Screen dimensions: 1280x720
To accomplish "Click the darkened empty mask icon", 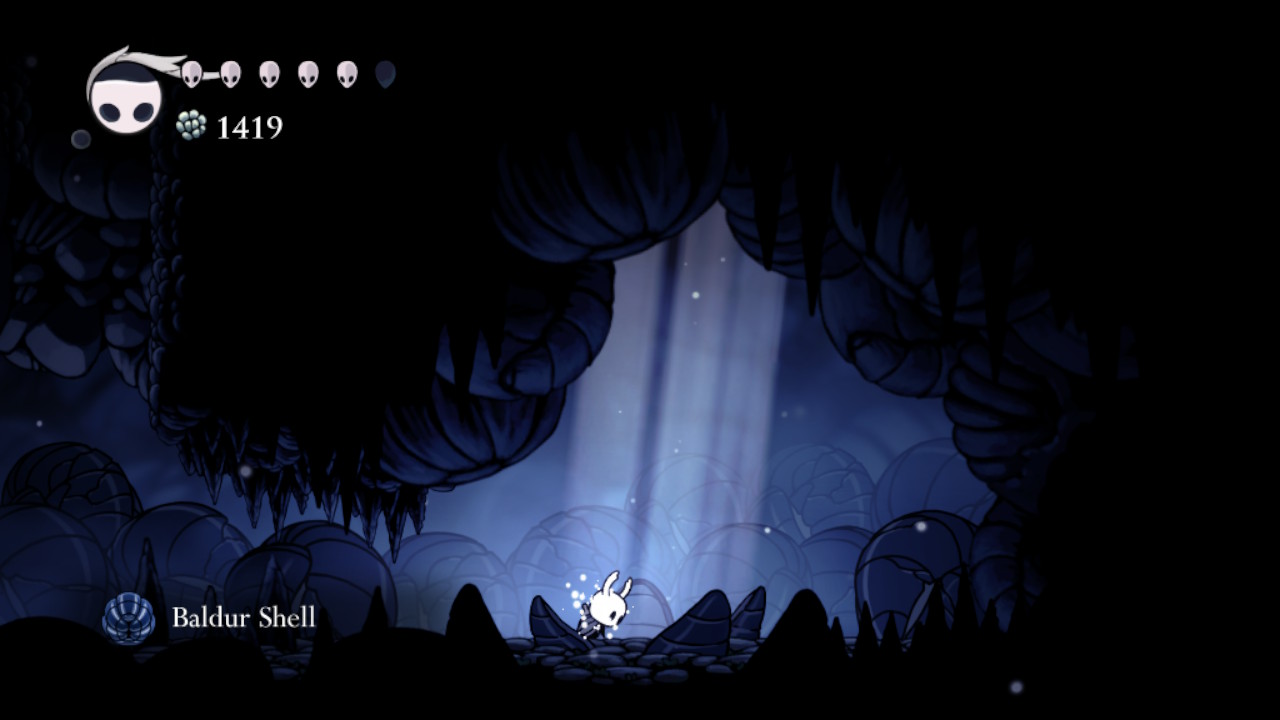I will coord(384,73).
